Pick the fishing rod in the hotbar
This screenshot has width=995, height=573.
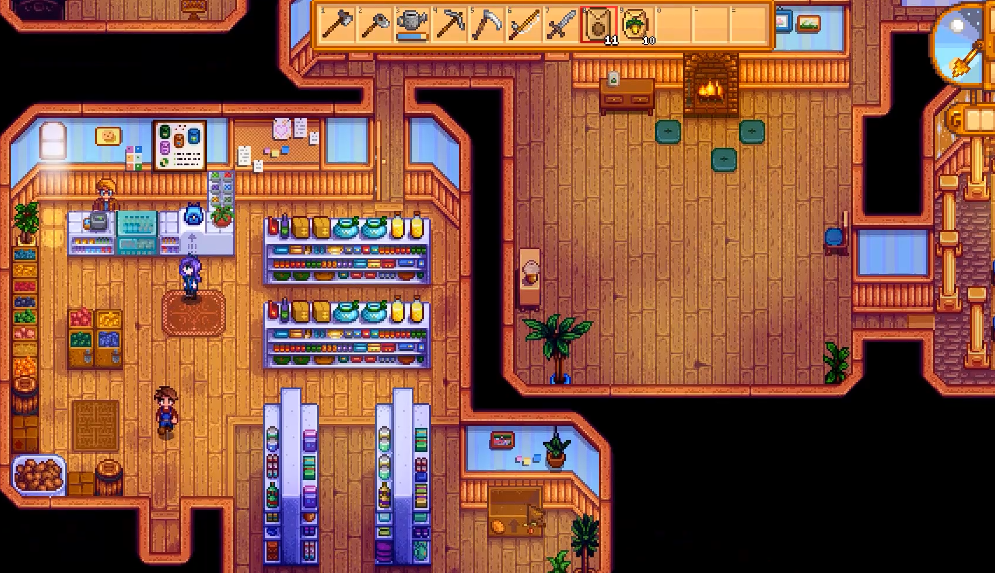[524, 24]
